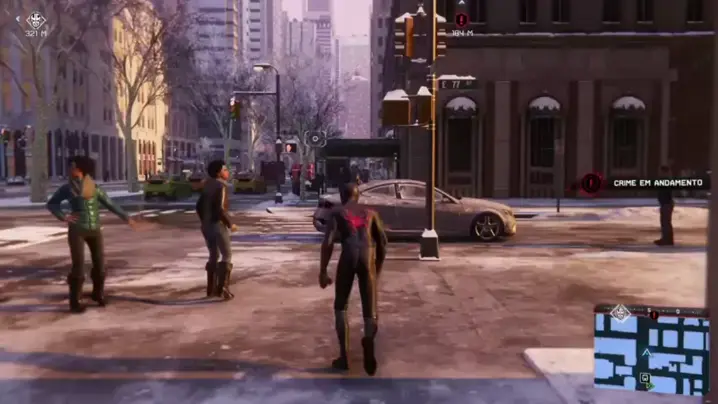Select the spider mission waypoint marker, 321 m
This screenshot has height=404, width=718.
point(36,19)
